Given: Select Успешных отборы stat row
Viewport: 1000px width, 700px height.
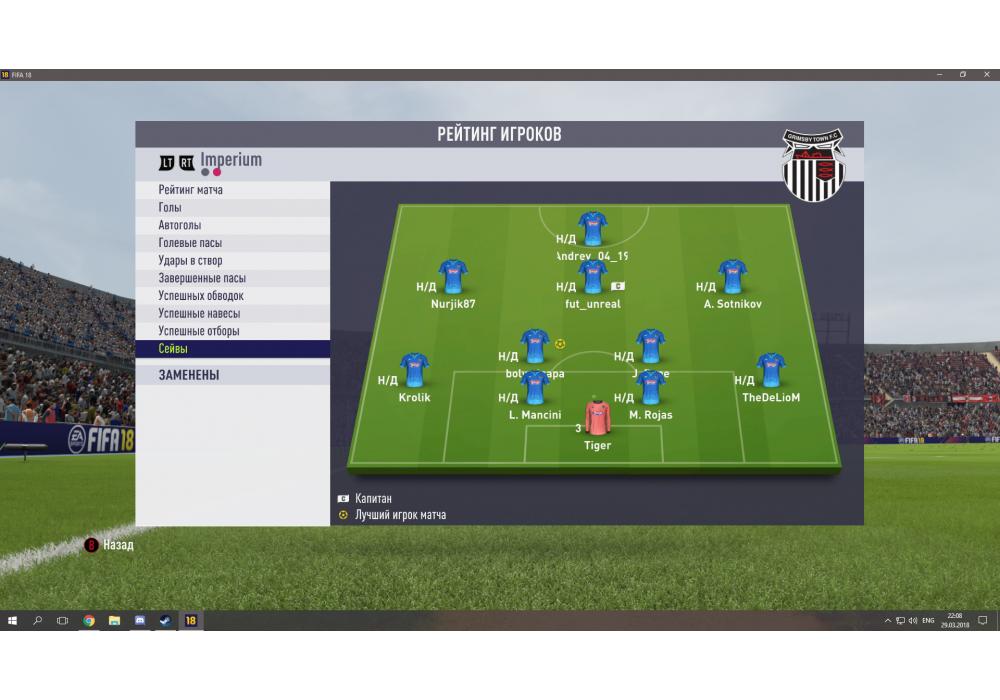Looking at the screenshot, I should (x=199, y=331).
